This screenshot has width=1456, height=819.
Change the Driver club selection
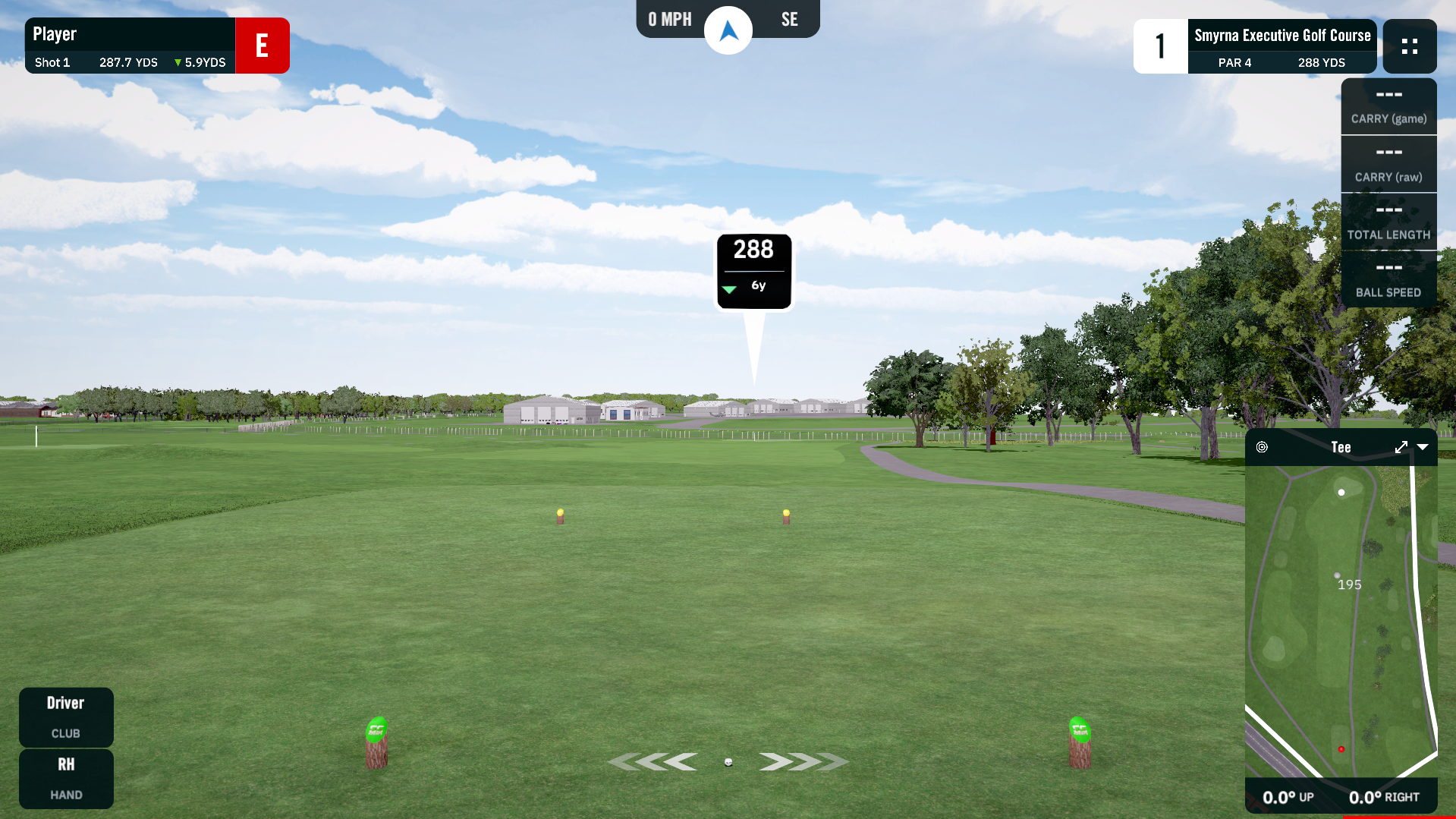[66, 717]
